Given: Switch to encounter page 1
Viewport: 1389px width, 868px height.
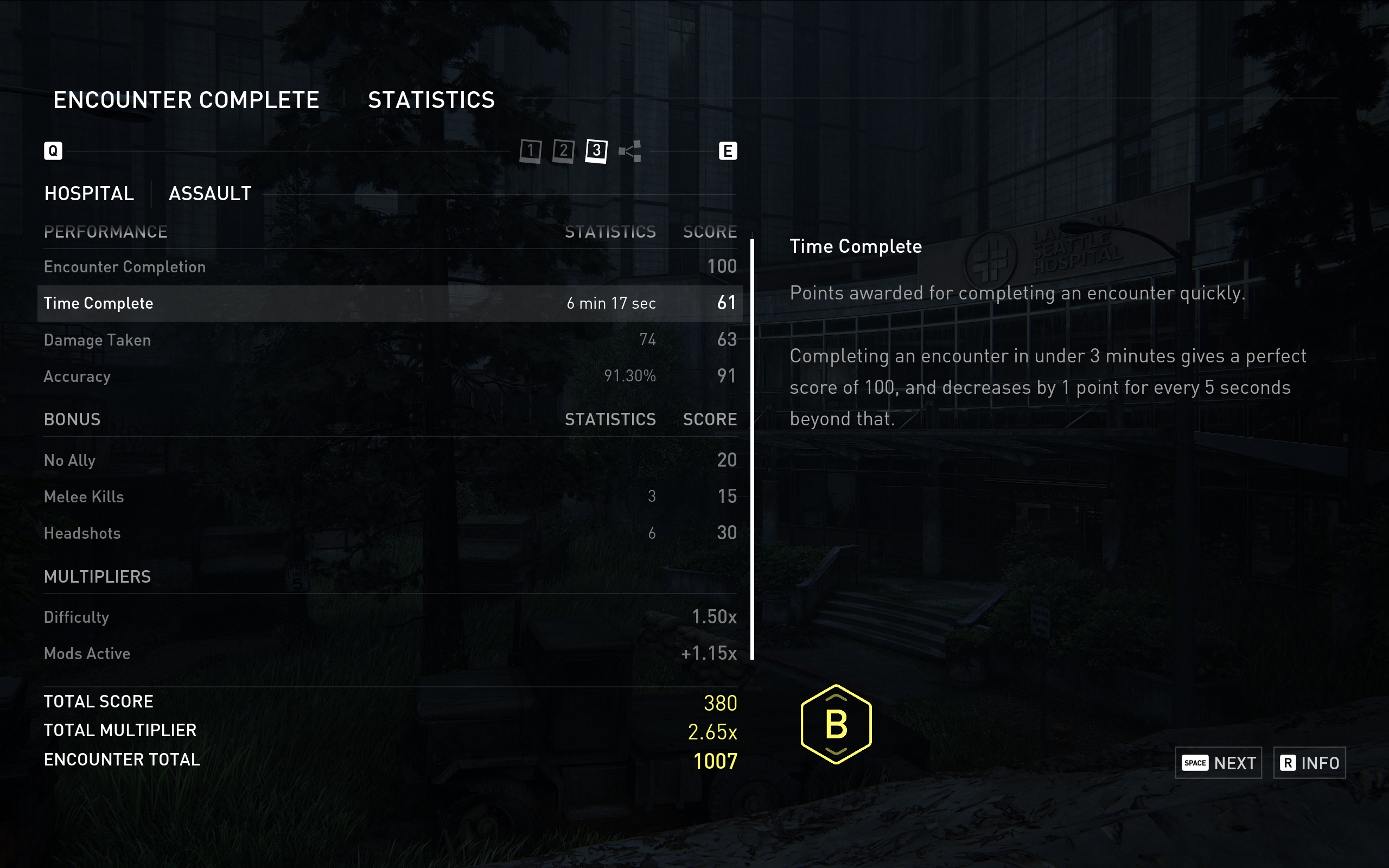Looking at the screenshot, I should coord(530,151).
